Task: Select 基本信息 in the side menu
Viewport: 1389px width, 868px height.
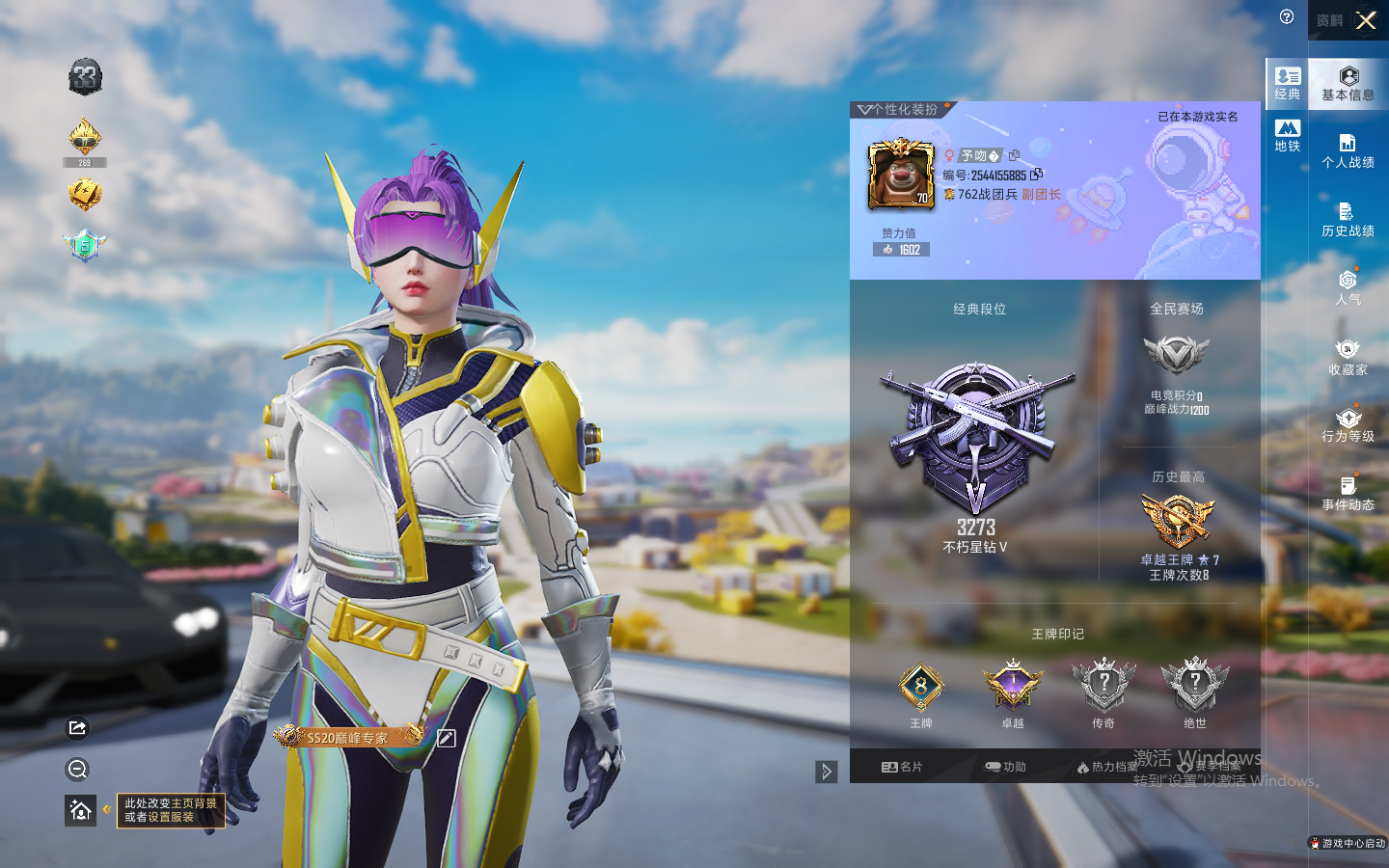Action: click(x=1348, y=84)
